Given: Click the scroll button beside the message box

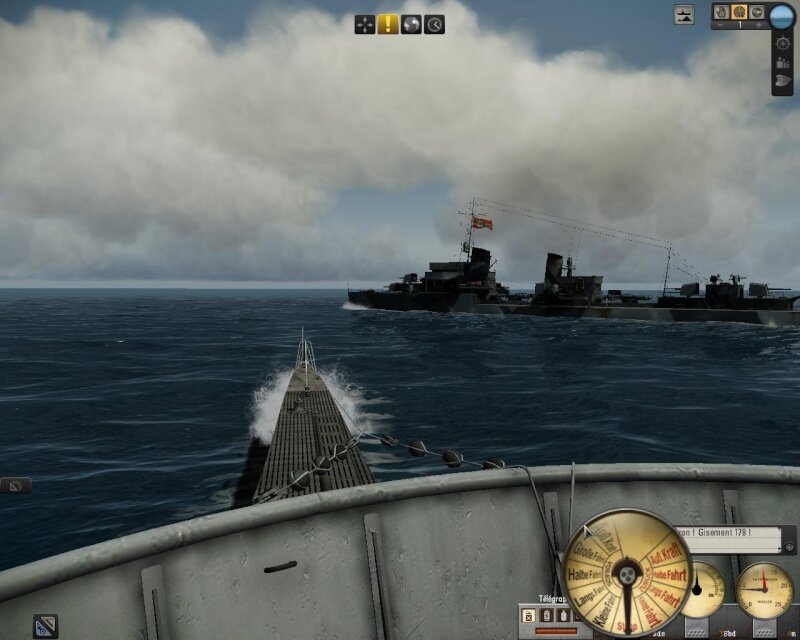Looking at the screenshot, I should pyautogui.click(x=790, y=547).
